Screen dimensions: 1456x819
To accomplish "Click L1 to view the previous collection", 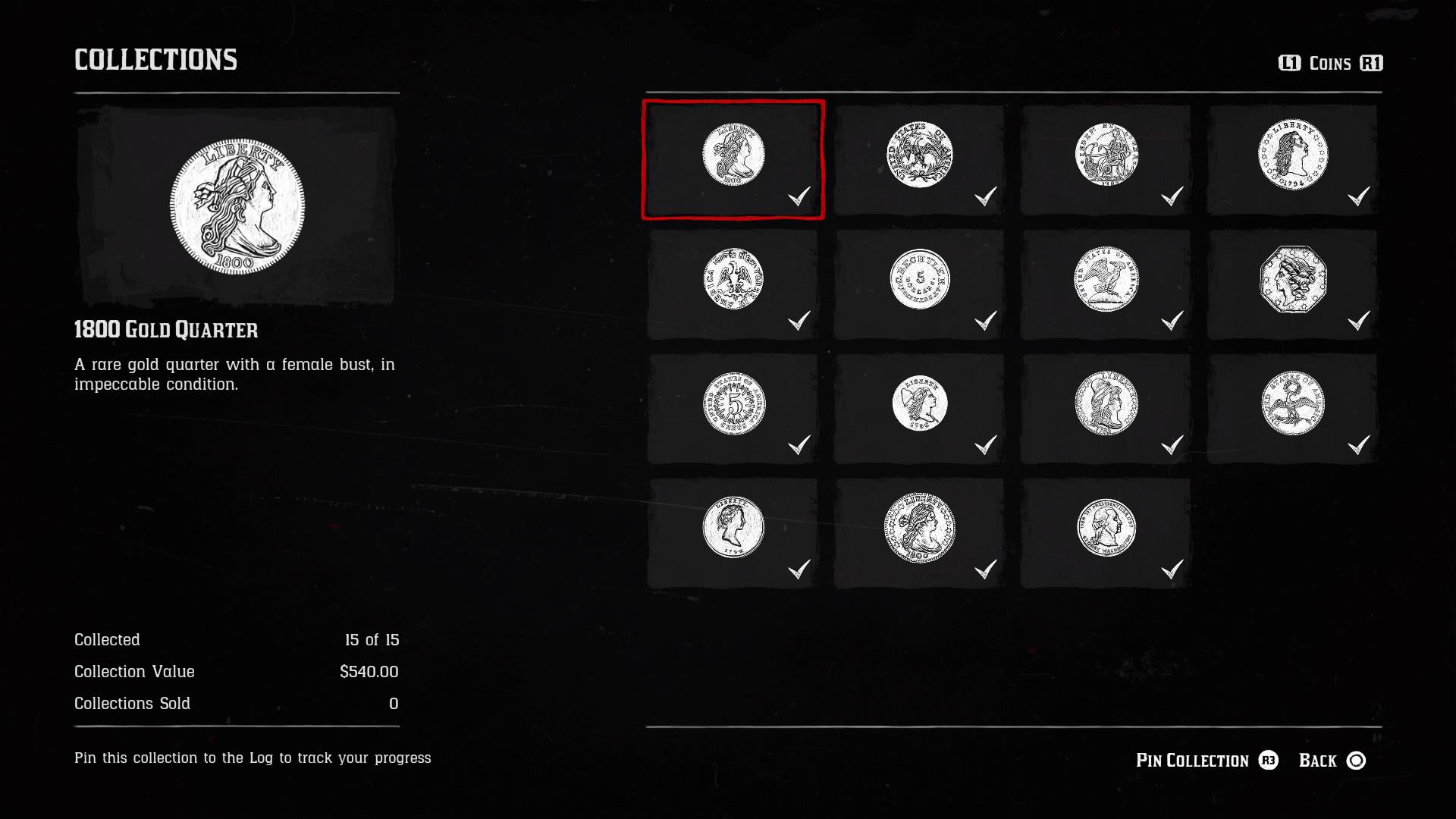I will (1288, 64).
